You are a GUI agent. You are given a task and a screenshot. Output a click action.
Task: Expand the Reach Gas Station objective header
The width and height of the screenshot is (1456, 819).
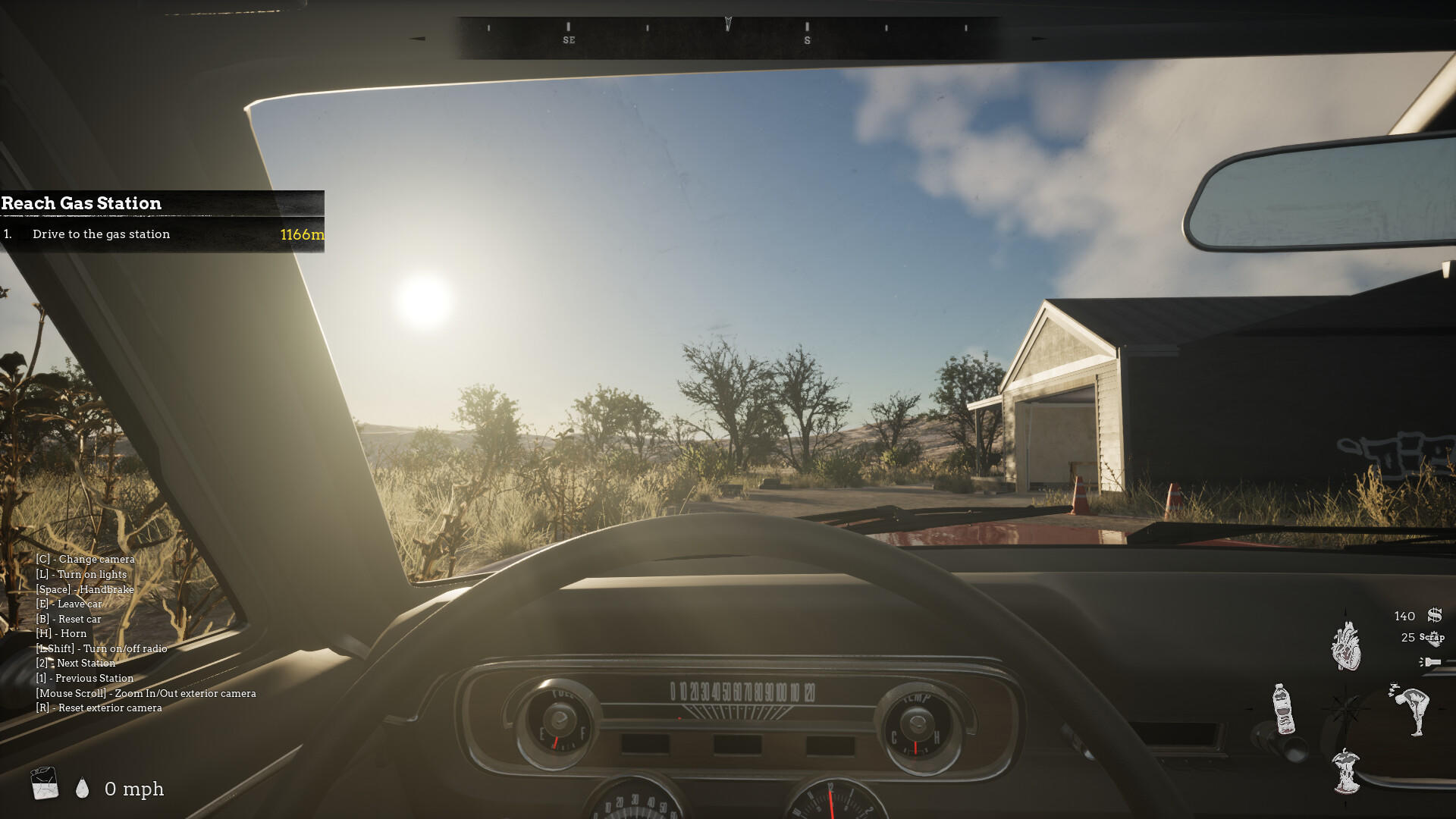tap(81, 203)
